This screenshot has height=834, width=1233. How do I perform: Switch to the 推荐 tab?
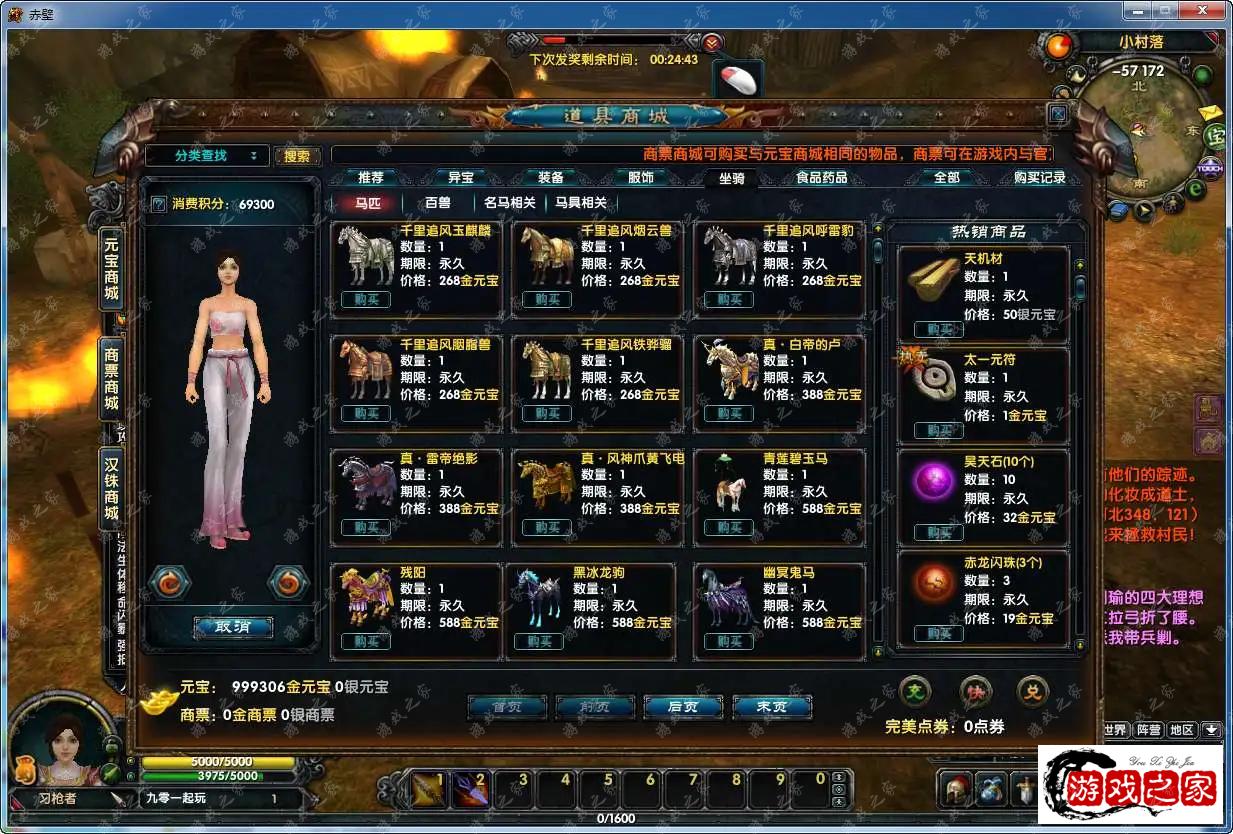pos(371,177)
